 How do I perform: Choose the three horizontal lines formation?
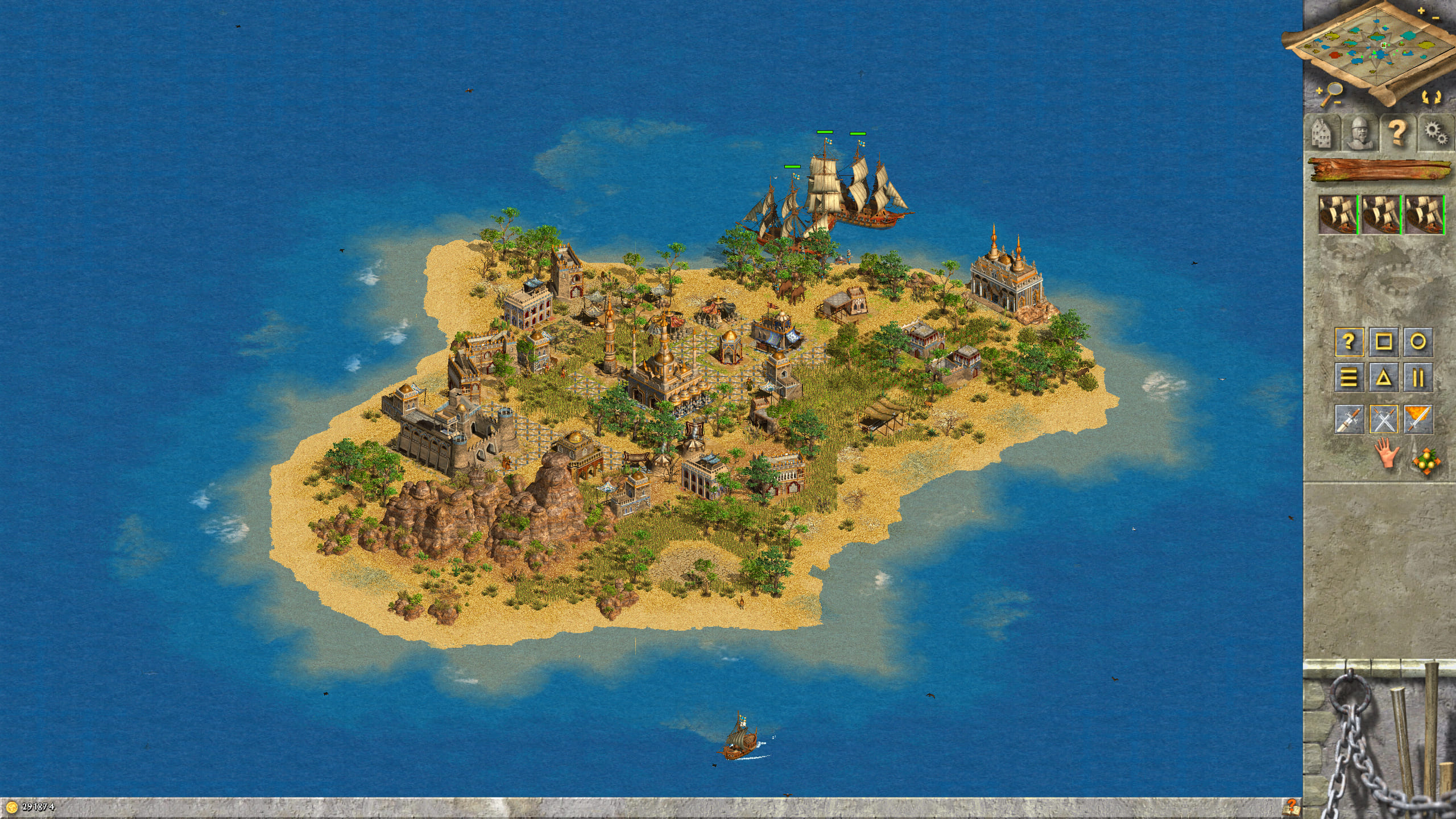click(x=1349, y=377)
